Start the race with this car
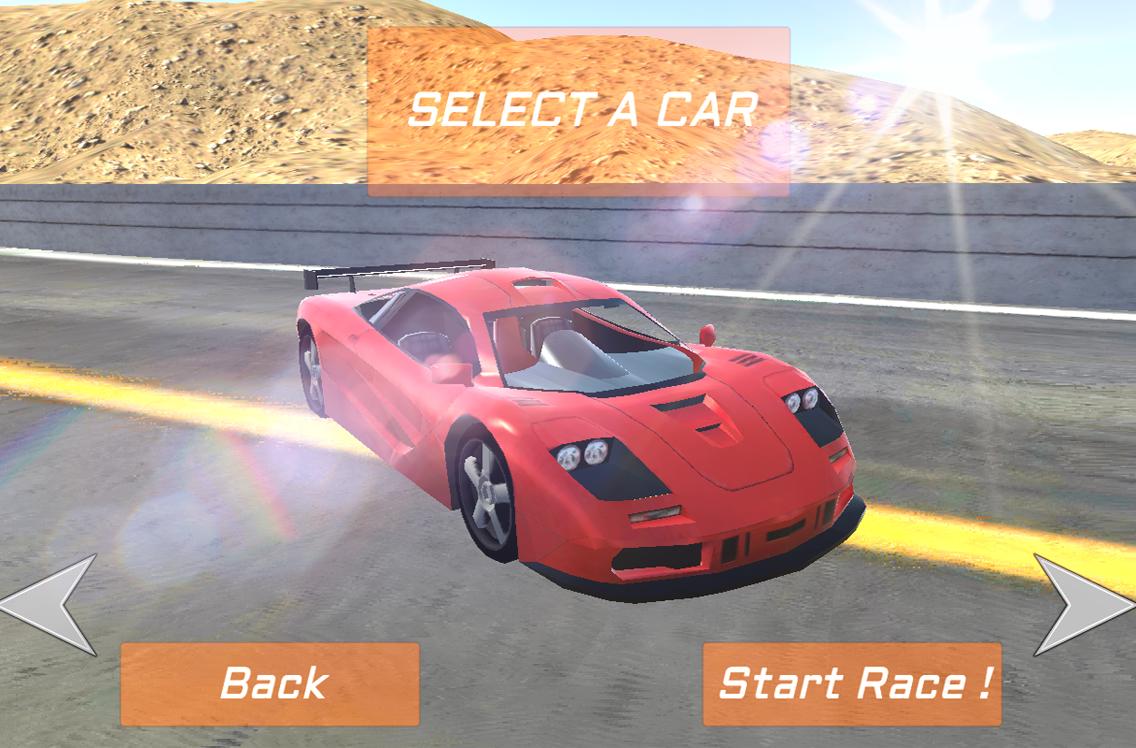The width and height of the screenshot is (1136, 748). point(852,684)
